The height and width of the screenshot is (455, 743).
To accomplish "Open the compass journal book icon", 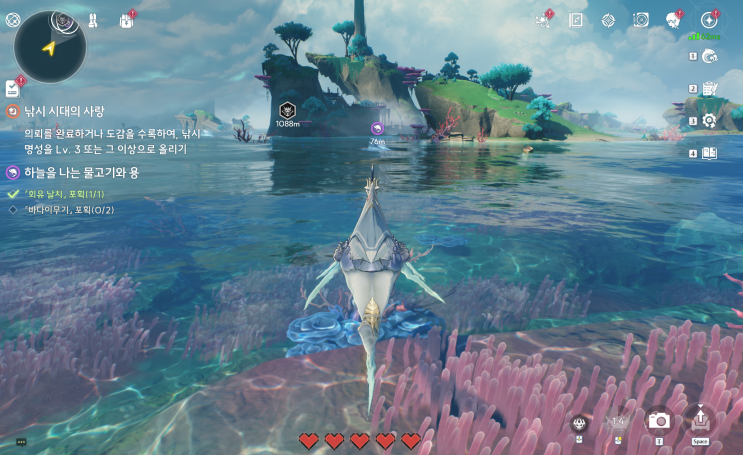I will pyautogui.click(x=576, y=20).
